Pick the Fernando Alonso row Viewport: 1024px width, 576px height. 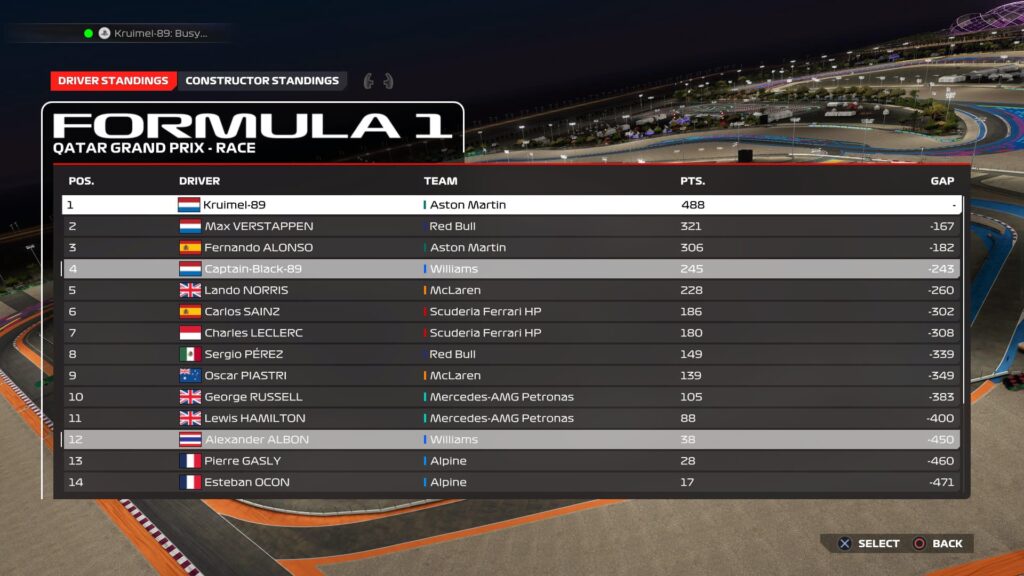tap(511, 247)
